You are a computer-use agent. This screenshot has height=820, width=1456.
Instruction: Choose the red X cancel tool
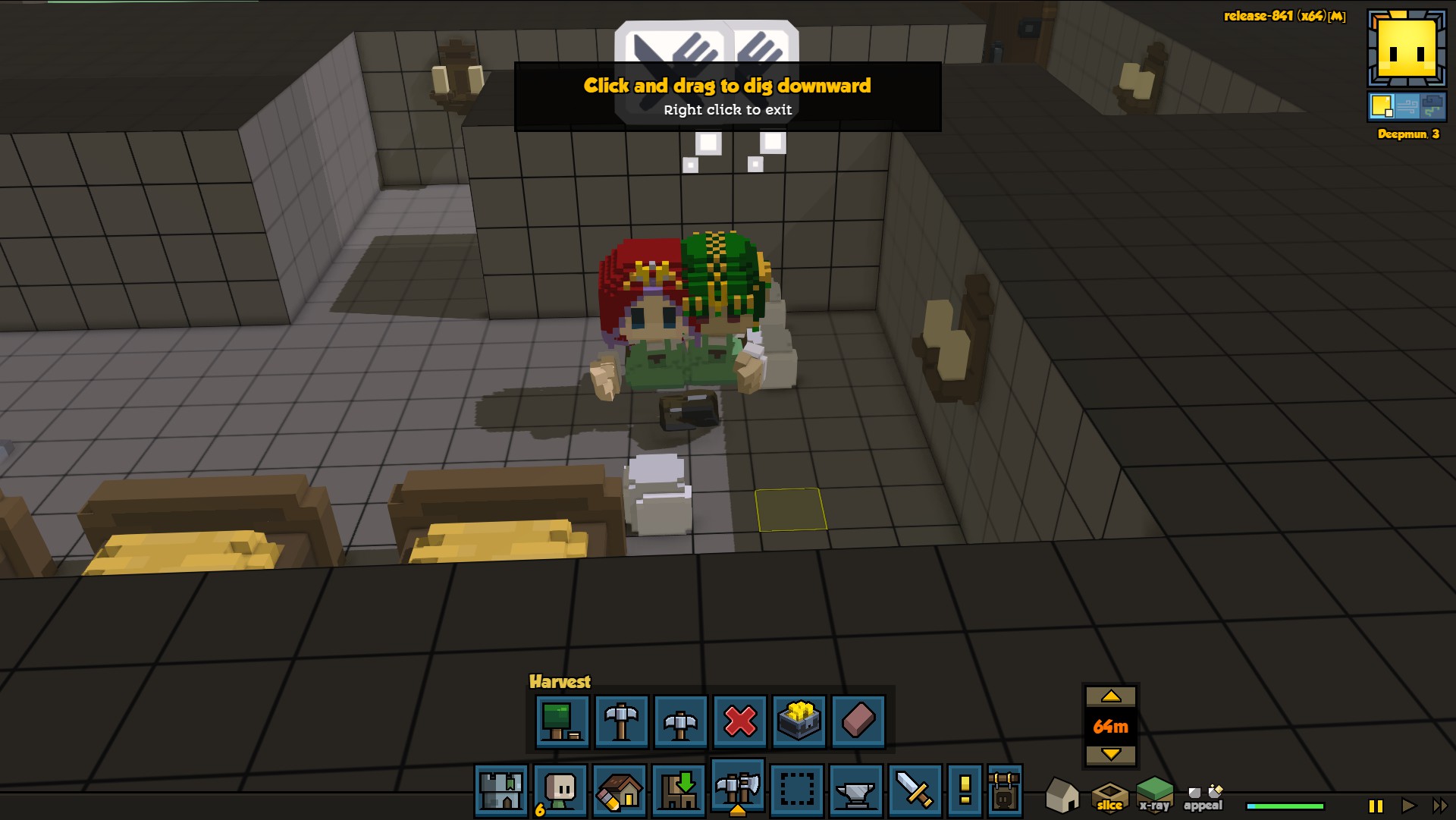point(740,721)
